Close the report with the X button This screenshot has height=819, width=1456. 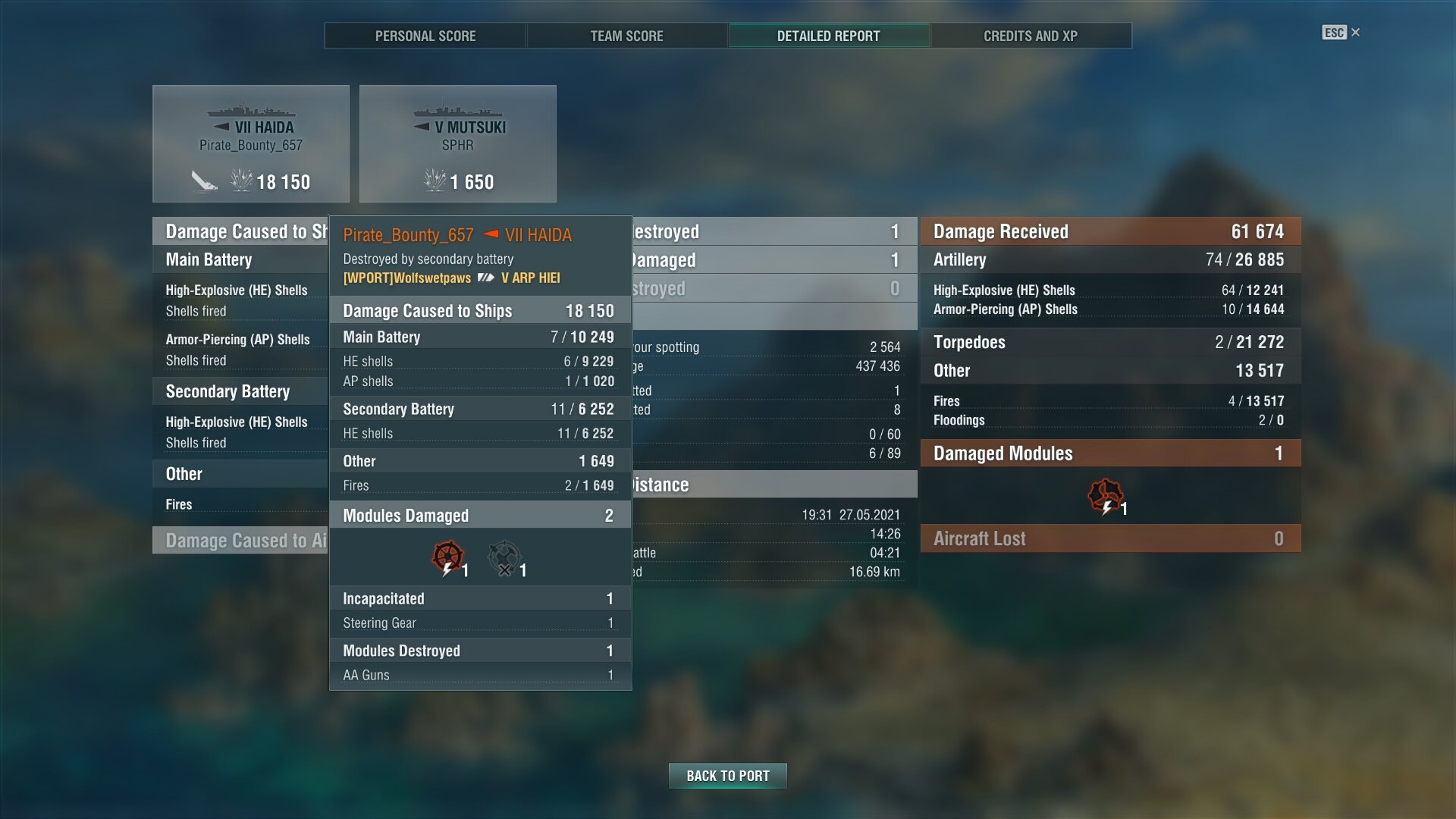(x=1355, y=33)
